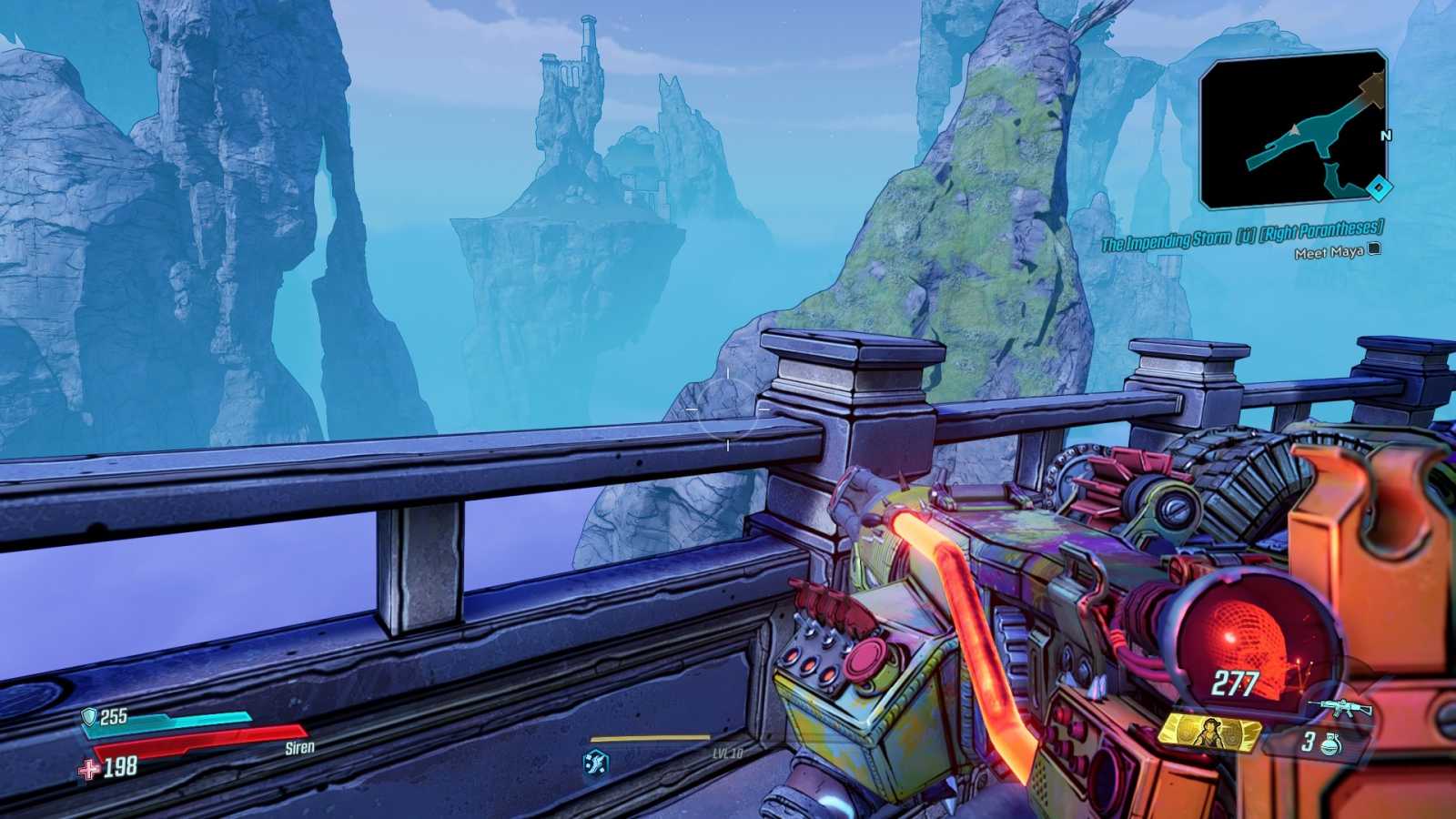
Task: Select the assault rifle ammo icon
Action: 1340,707
